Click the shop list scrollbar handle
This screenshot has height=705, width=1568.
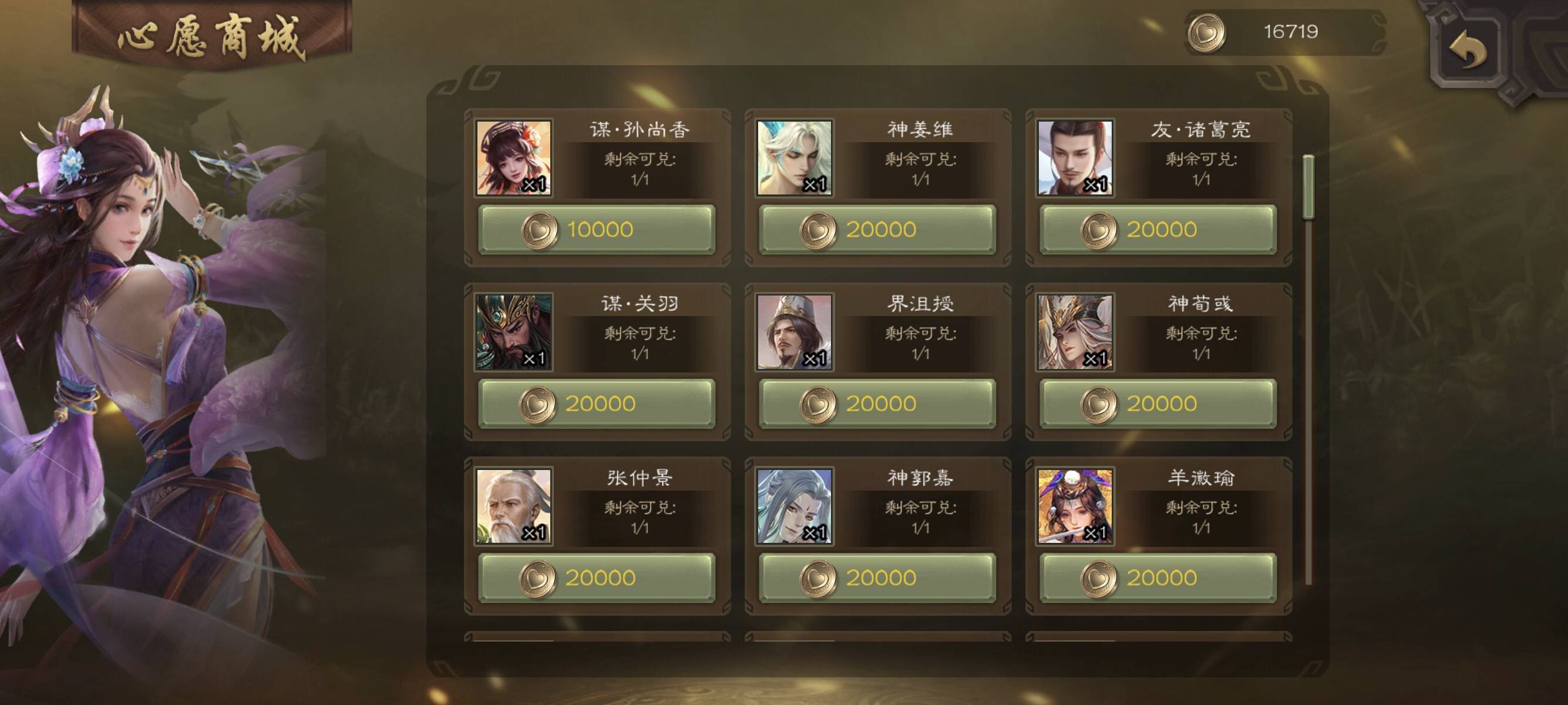coord(1308,187)
